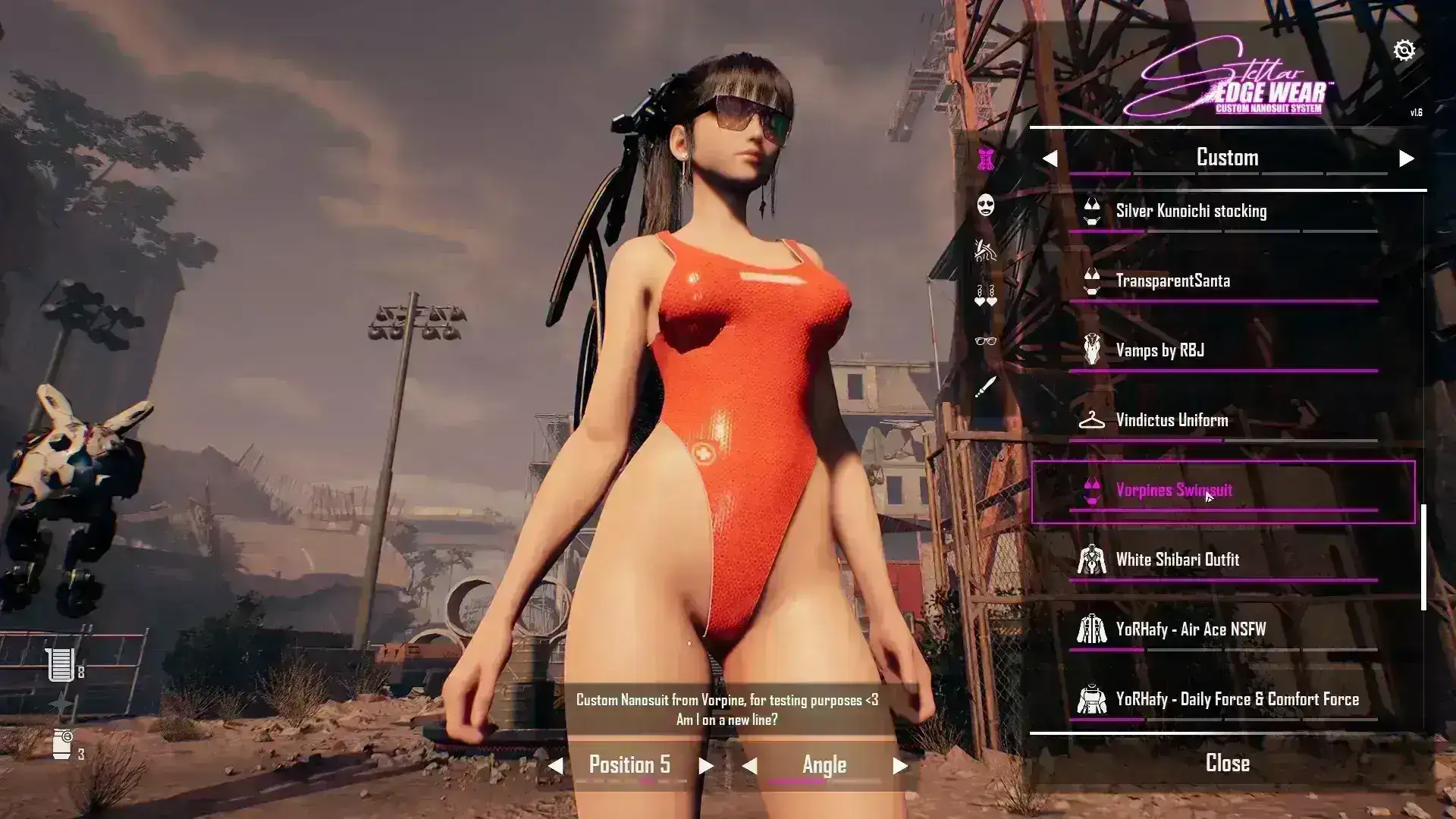
Task: Advance the category with the right arrow
Action: click(x=1407, y=158)
